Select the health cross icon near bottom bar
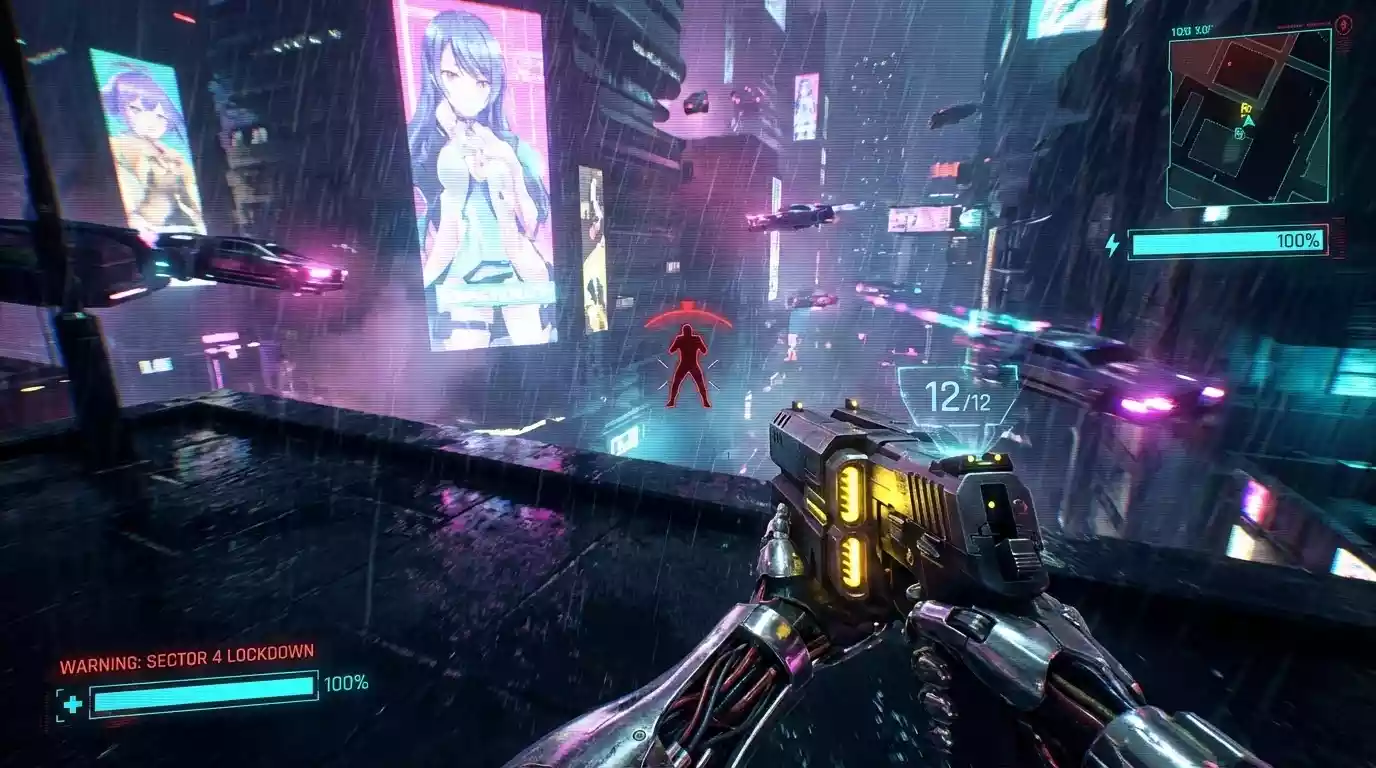Screen dimensions: 1376x768 (72, 703)
